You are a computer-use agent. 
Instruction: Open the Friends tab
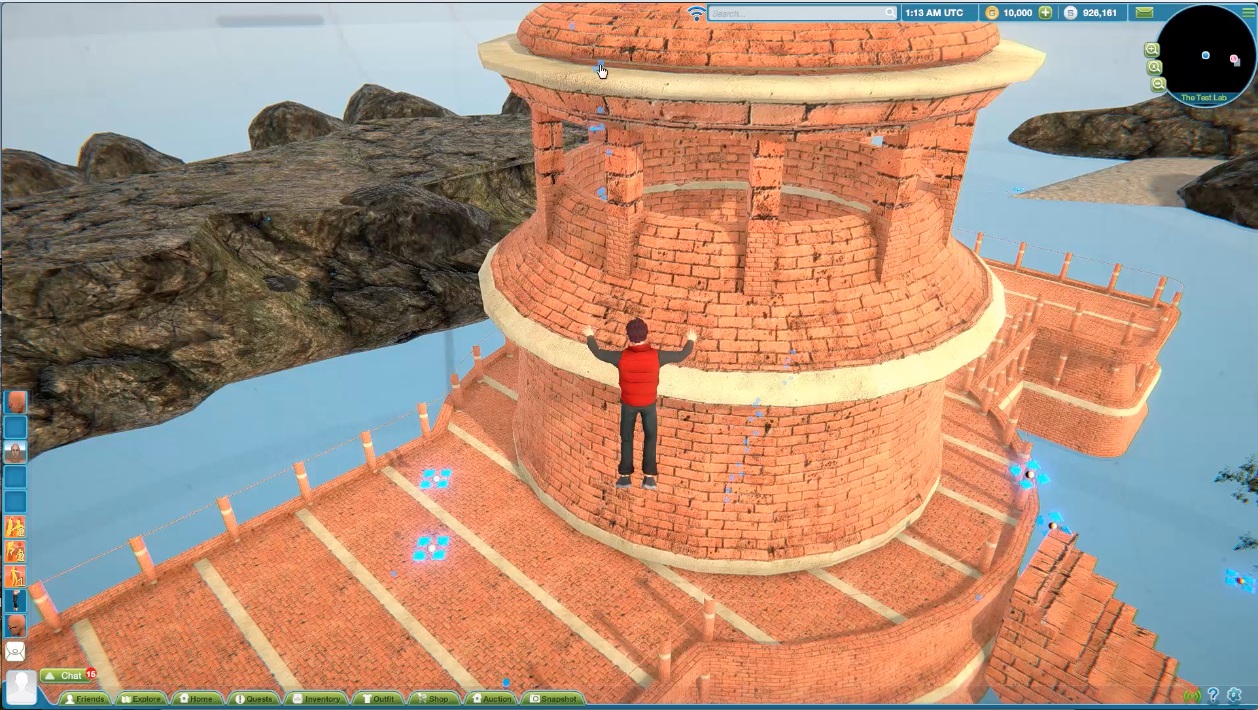pyautogui.click(x=85, y=699)
